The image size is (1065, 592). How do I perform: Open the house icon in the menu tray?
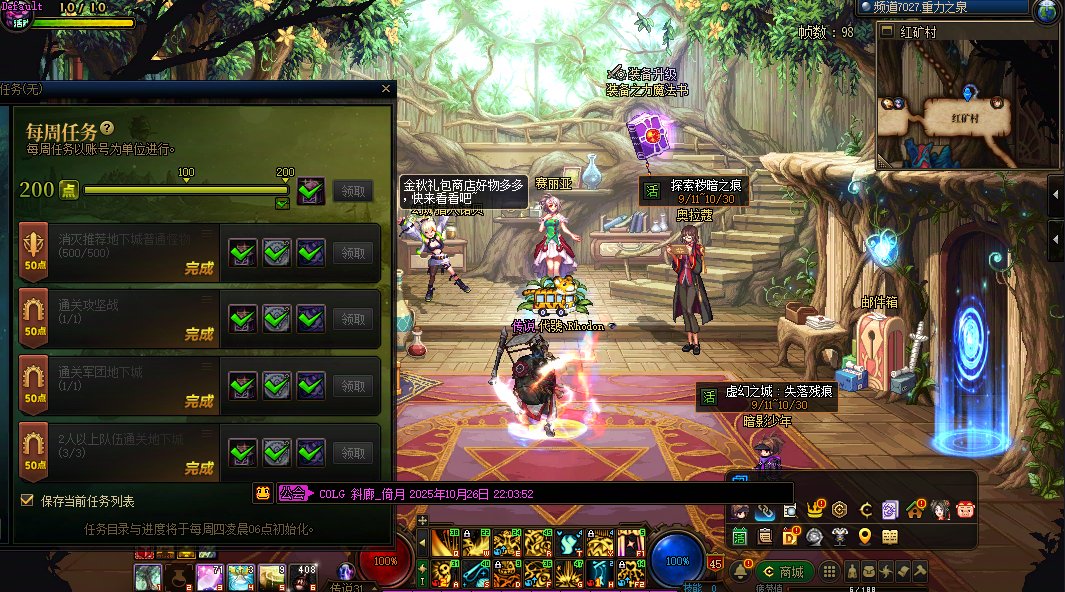(915, 511)
